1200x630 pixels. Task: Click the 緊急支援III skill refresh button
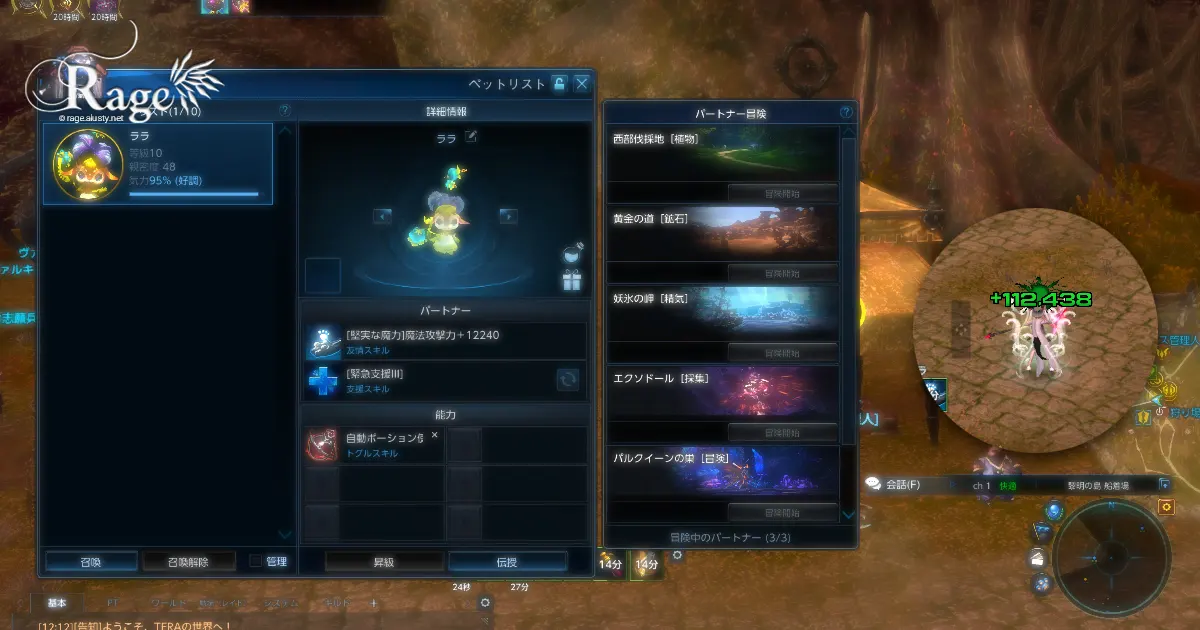click(569, 380)
